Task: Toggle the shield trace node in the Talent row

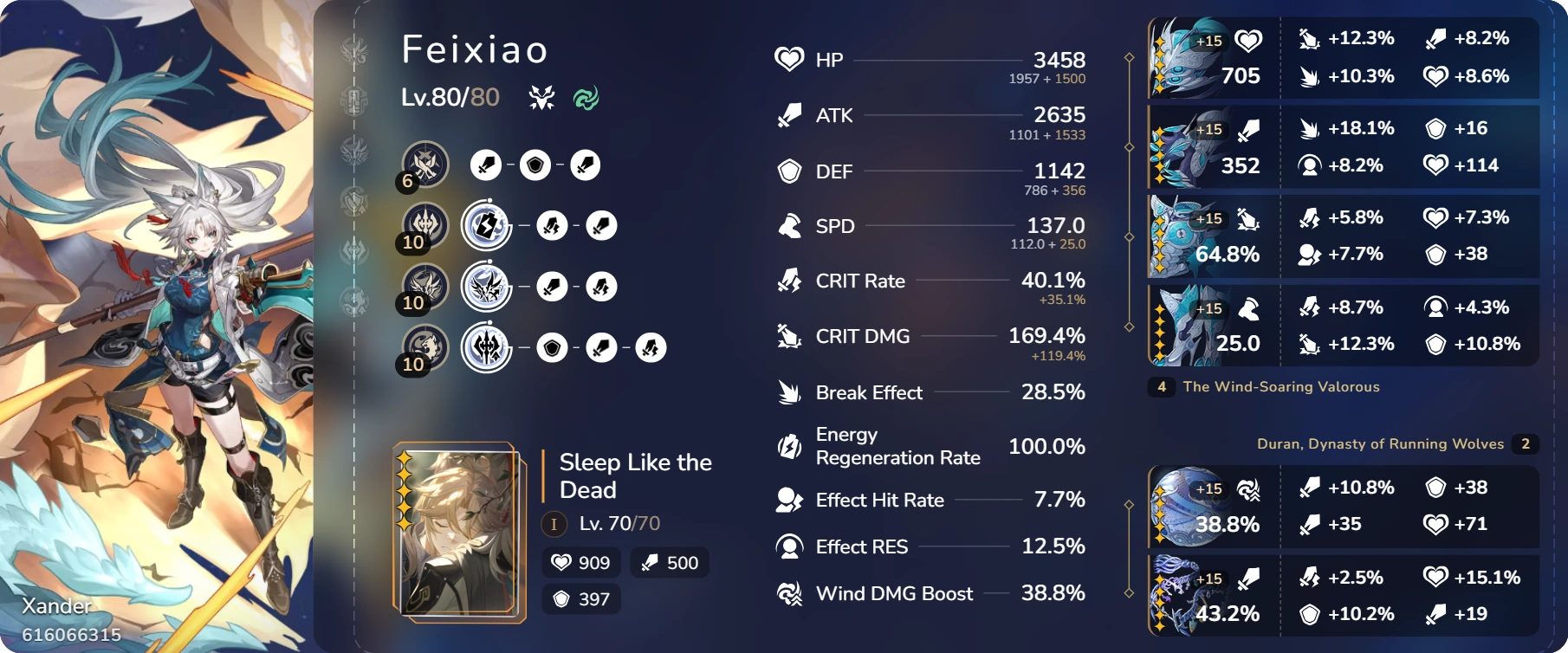Action: 552,347
